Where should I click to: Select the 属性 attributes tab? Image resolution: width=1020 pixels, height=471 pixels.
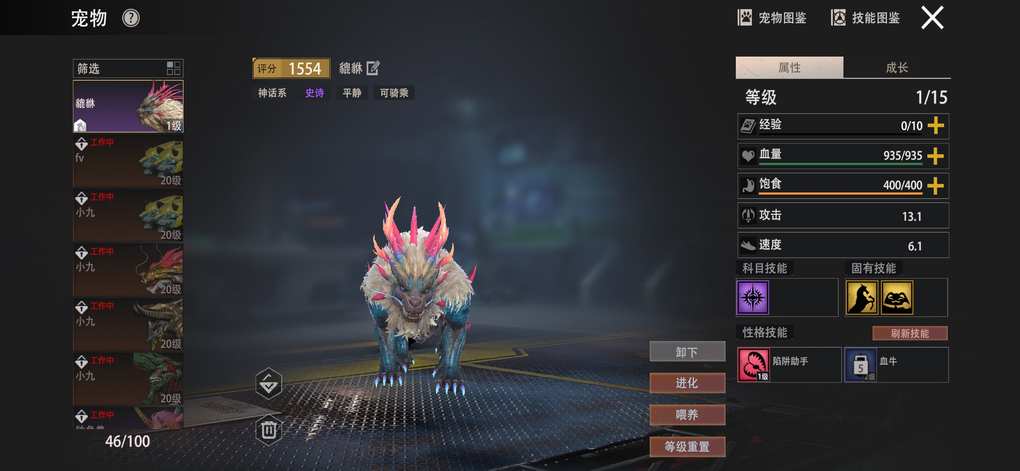[x=789, y=68]
